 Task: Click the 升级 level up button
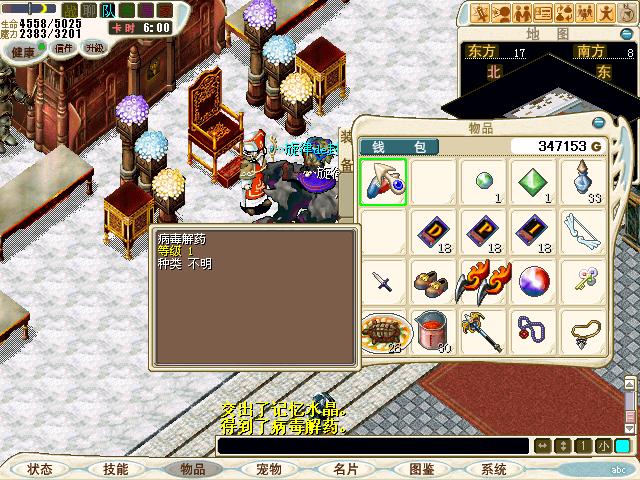point(95,48)
